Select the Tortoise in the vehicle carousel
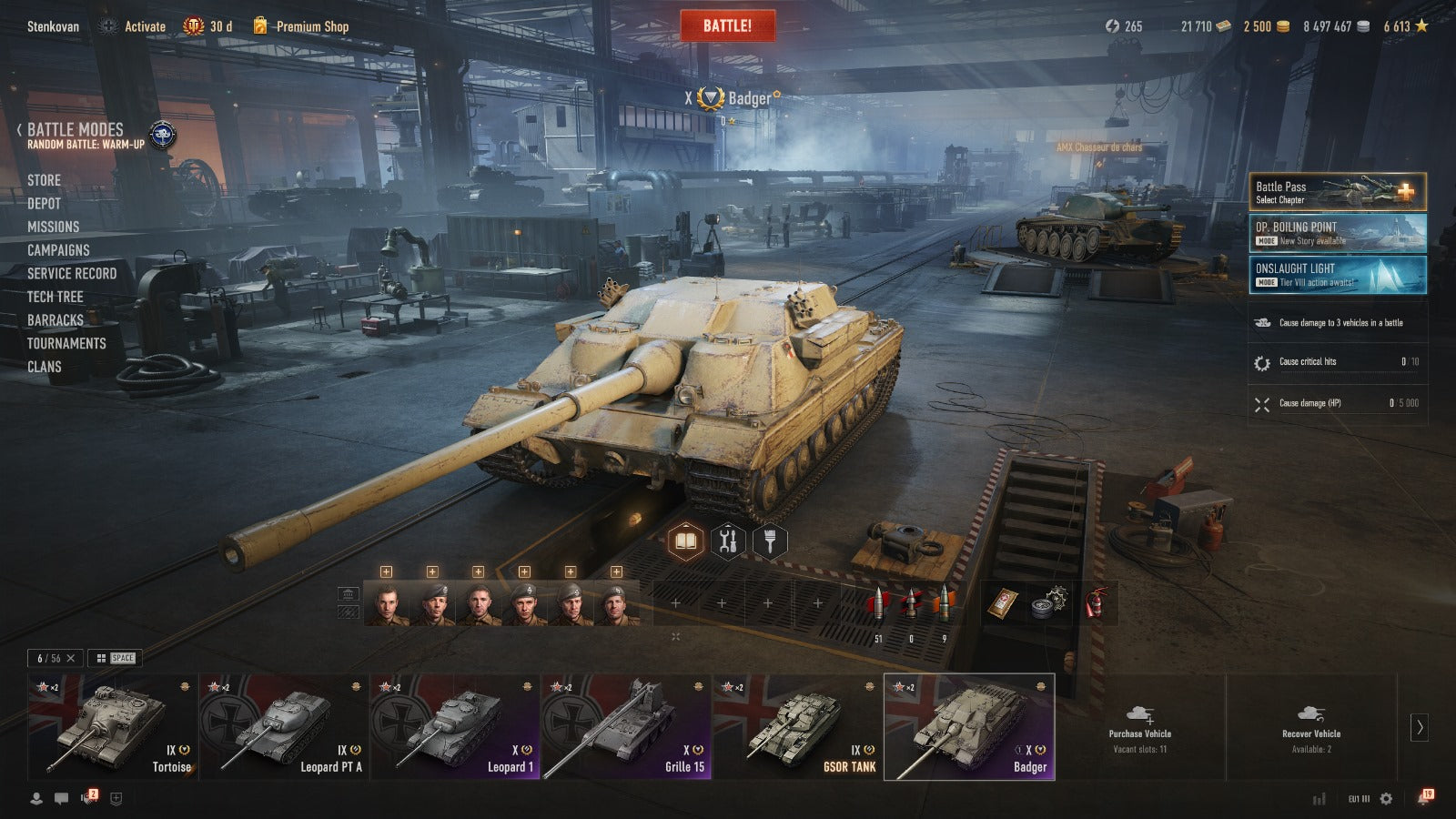 [112, 726]
